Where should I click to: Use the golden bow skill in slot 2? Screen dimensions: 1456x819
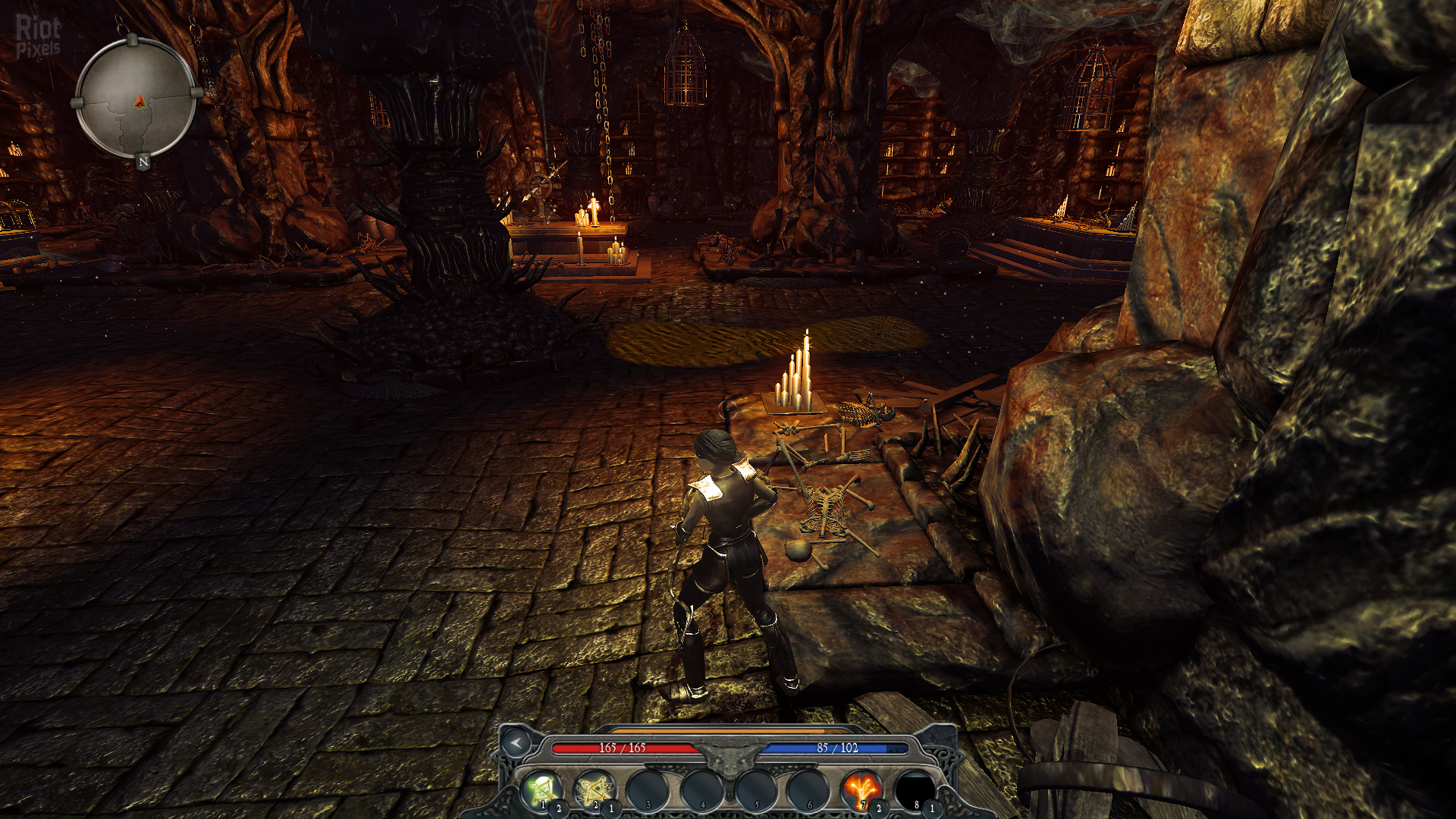tap(594, 789)
